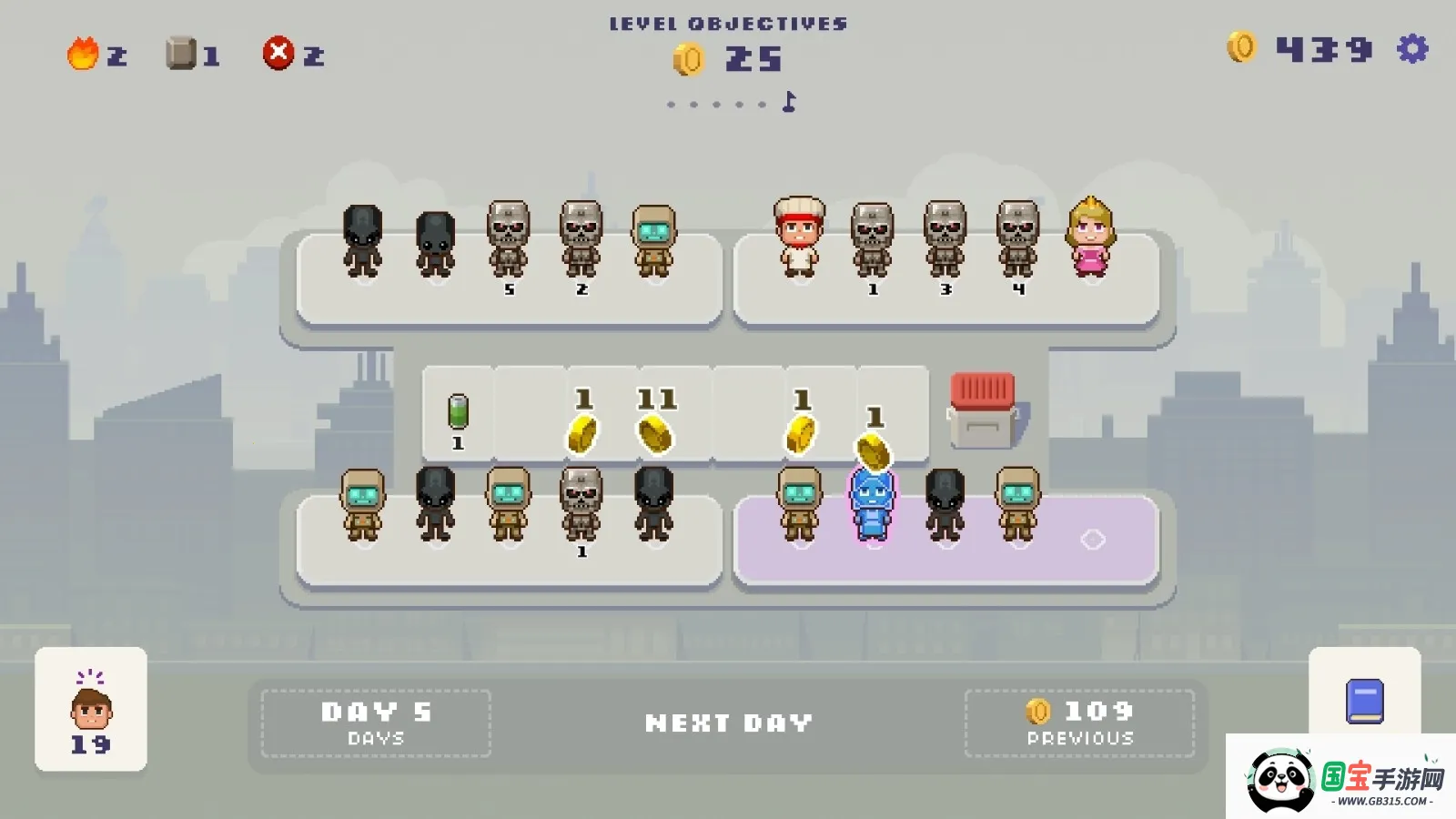This screenshot has height=819, width=1456.
Task: Select the skeleton numbered 4
Action: (1017, 240)
